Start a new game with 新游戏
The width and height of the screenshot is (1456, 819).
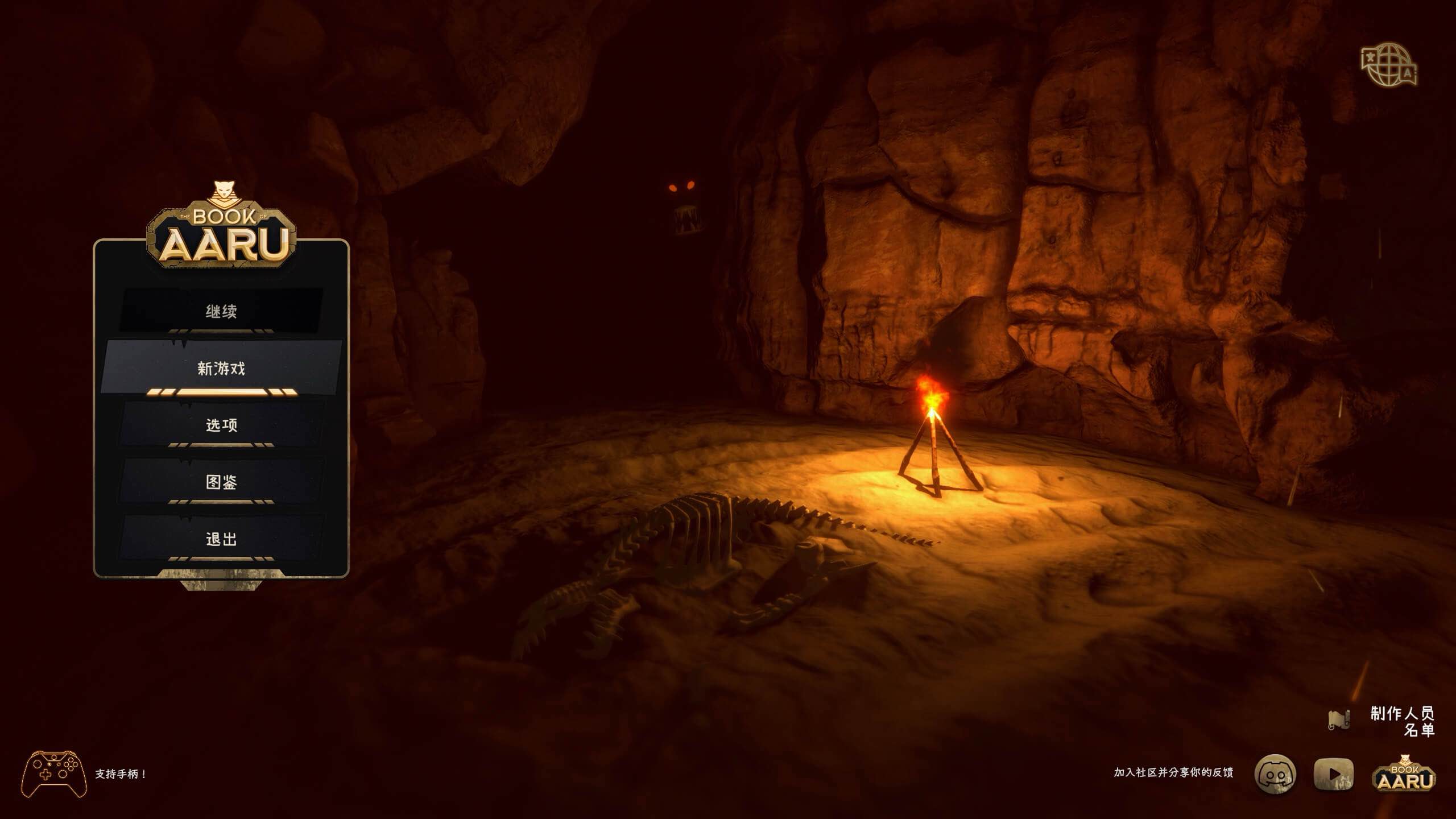coord(221,368)
